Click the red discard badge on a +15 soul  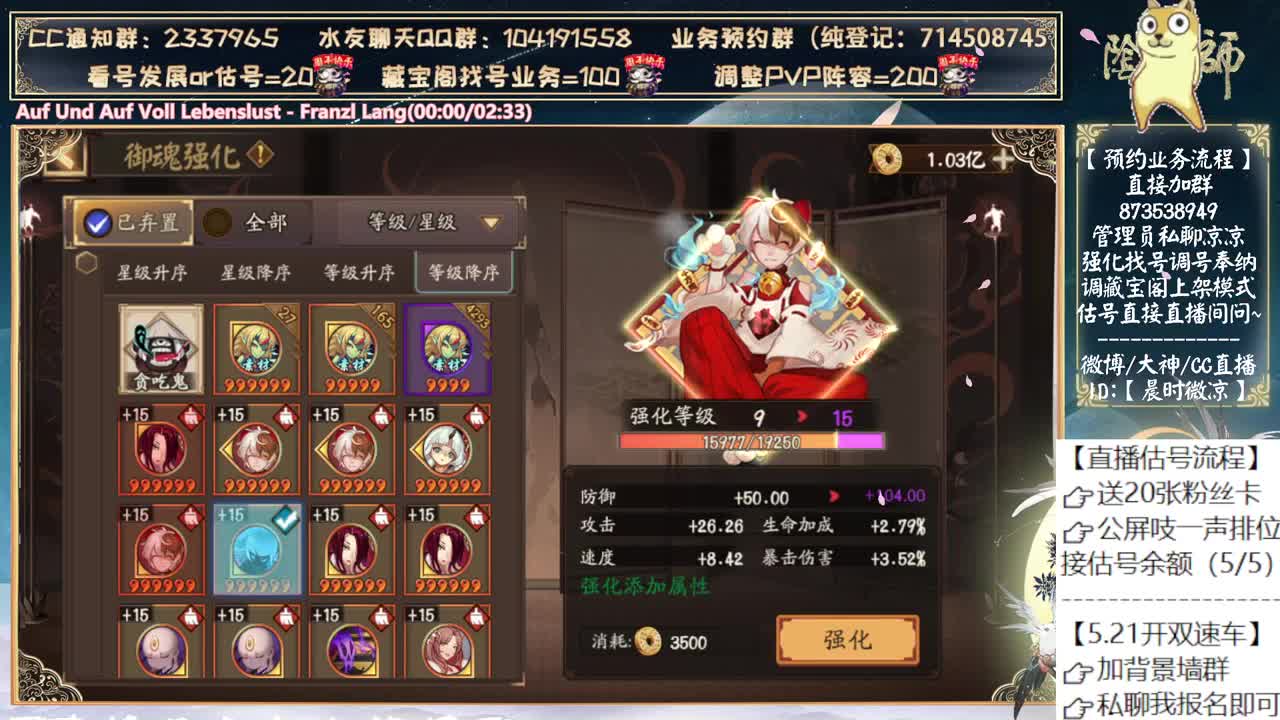tap(190, 418)
